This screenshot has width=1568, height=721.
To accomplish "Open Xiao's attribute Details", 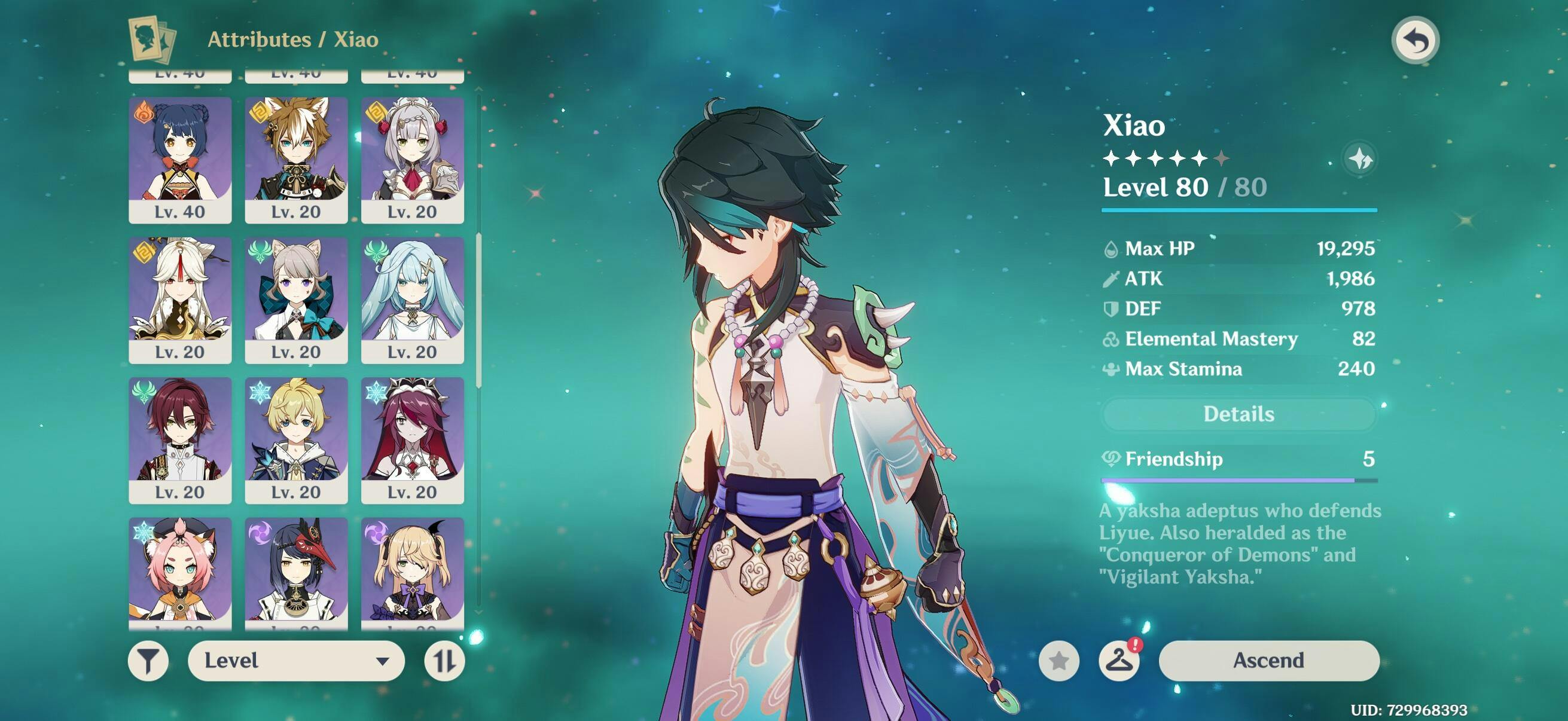I will point(1238,414).
